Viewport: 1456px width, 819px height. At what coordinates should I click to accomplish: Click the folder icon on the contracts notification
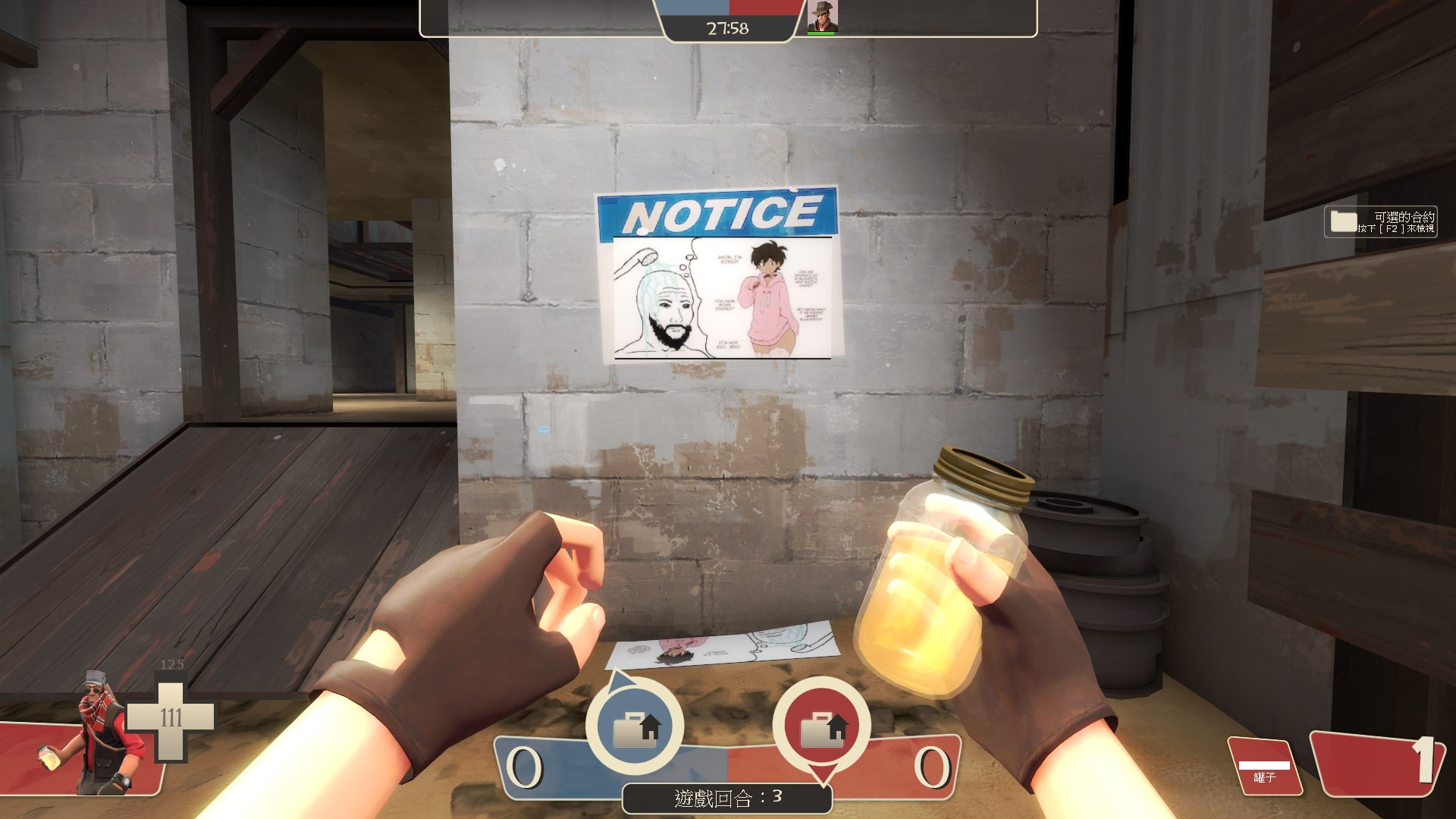(x=1342, y=221)
